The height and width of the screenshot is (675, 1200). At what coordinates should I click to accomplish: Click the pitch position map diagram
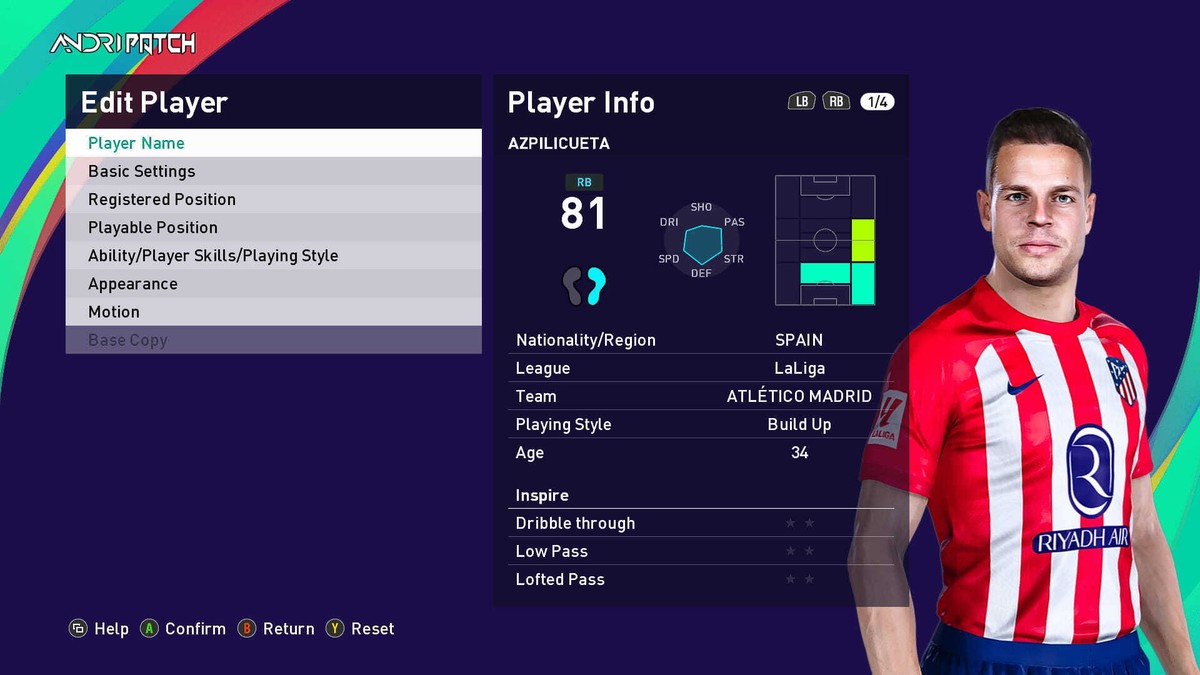pos(825,240)
